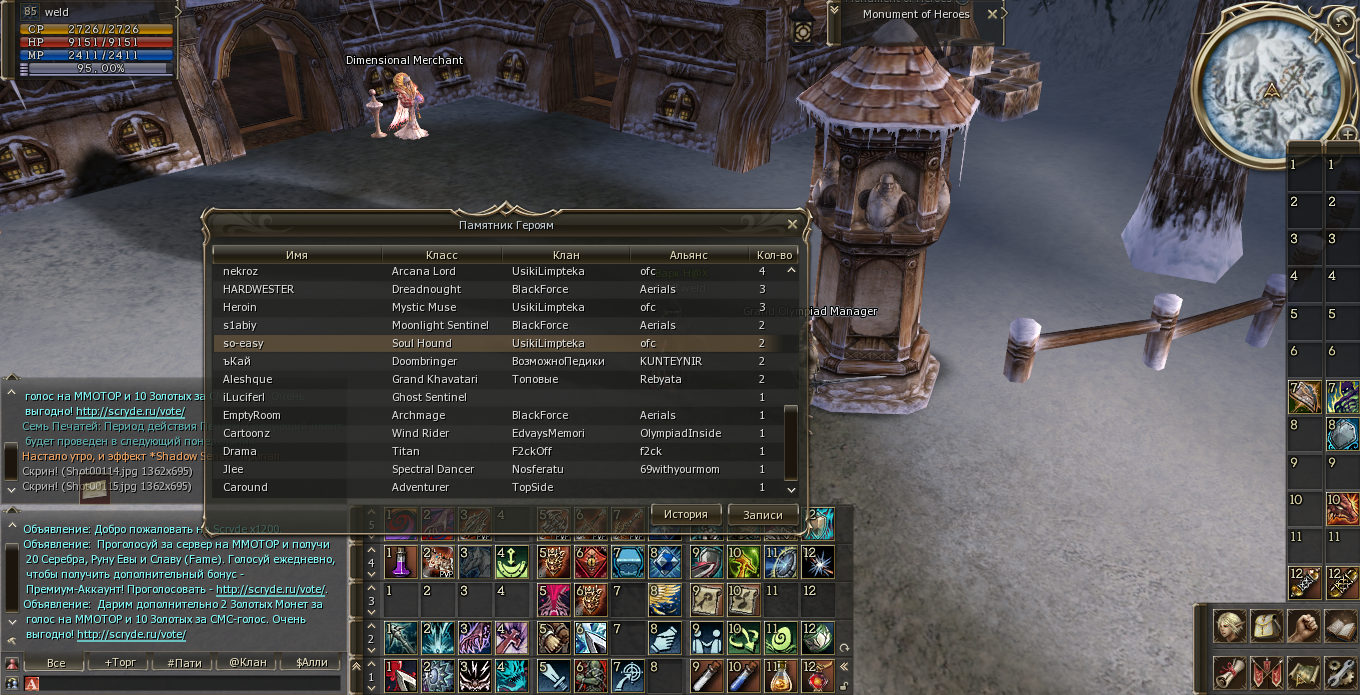
Task: Switch to the @Клан chat tab
Action: [247, 662]
